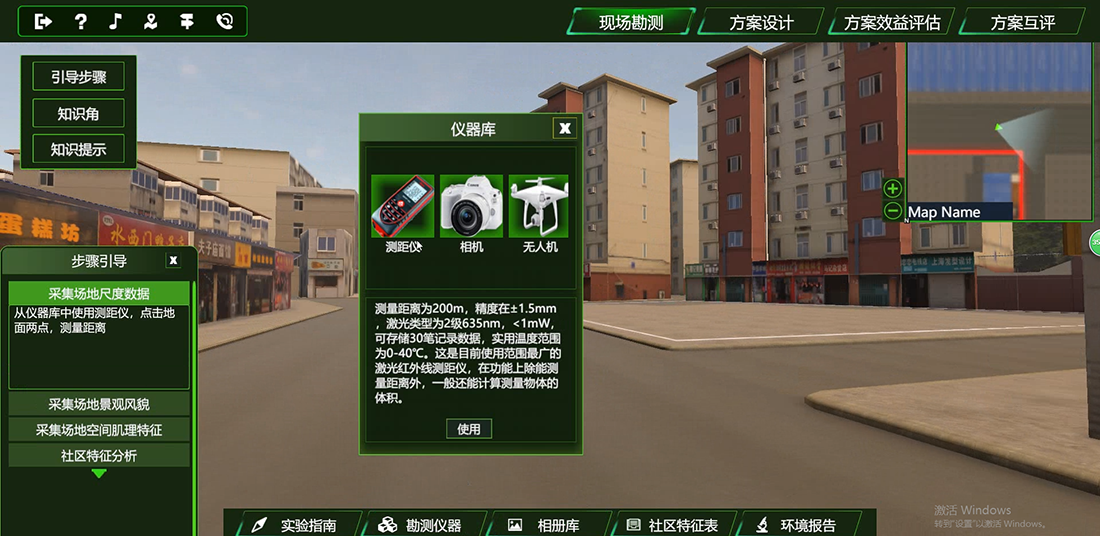Image resolution: width=1100 pixels, height=536 pixels.
Task: Open the 知识角 panel
Action: 78,113
